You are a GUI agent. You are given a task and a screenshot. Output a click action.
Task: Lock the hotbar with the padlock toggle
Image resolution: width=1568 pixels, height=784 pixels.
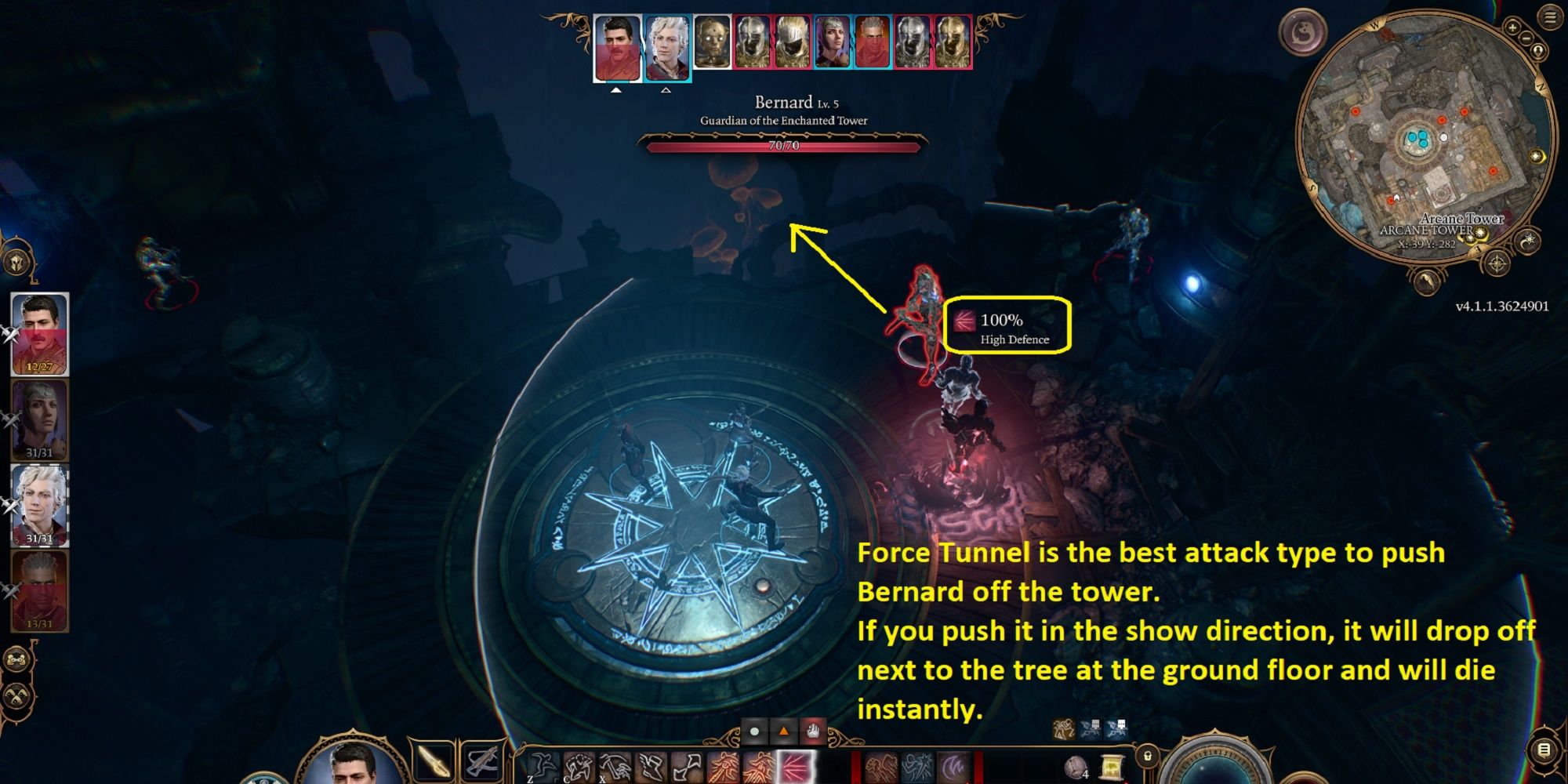(x=1147, y=756)
